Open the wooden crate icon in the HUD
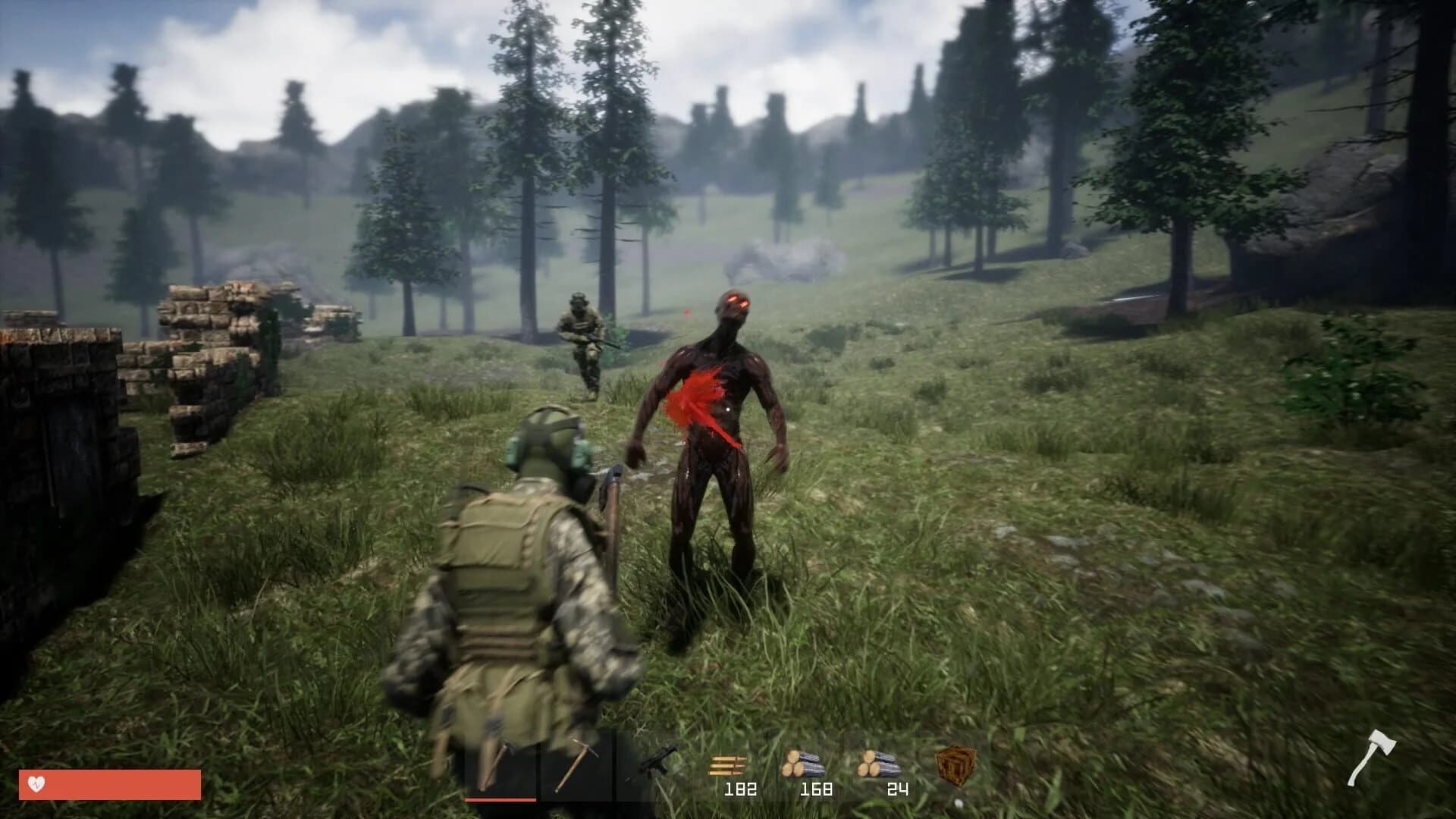This screenshot has width=1456, height=819. (x=957, y=764)
